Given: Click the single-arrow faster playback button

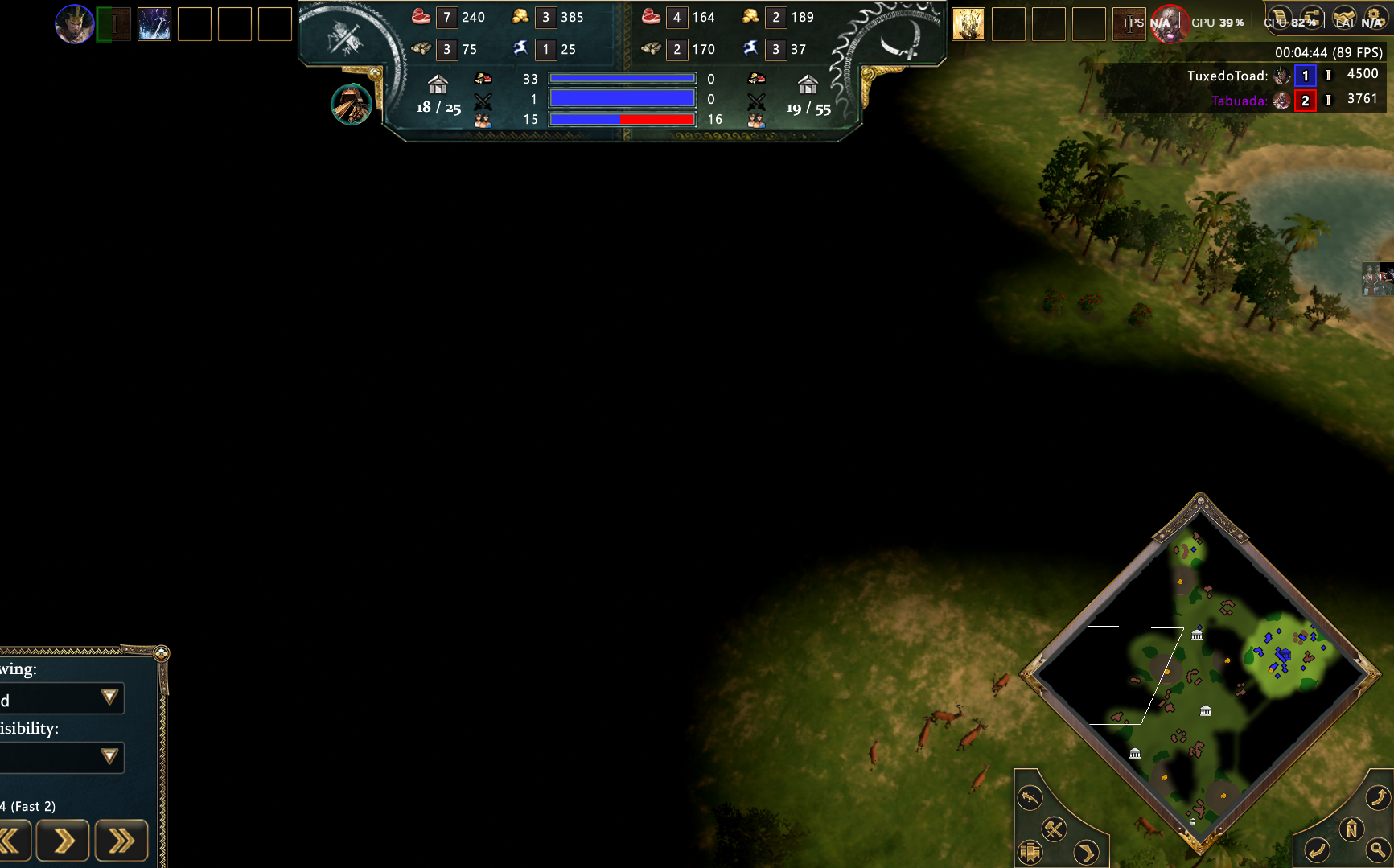Looking at the screenshot, I should 63,841.
